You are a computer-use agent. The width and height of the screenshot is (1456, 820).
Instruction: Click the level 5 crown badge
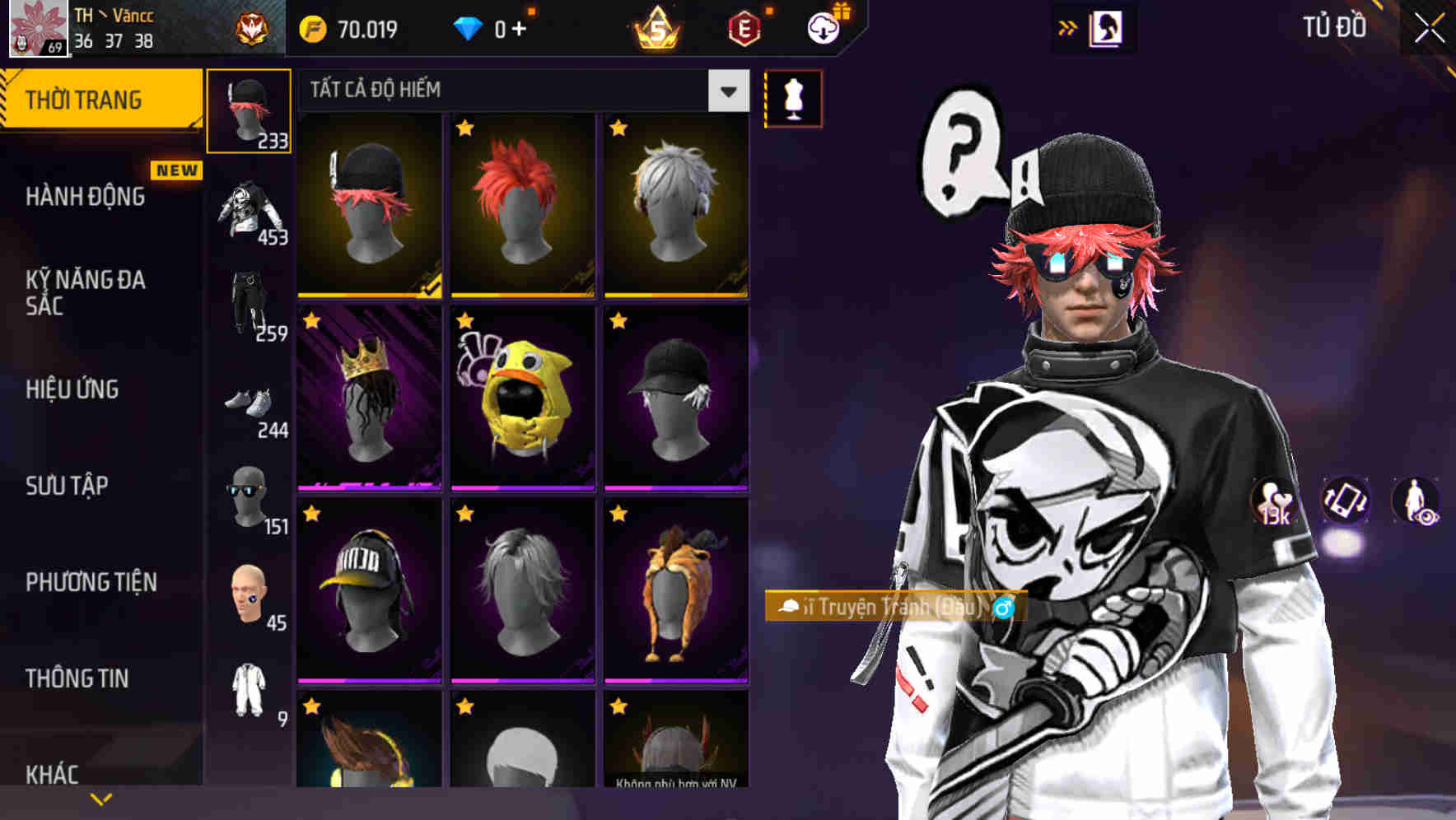[655, 26]
